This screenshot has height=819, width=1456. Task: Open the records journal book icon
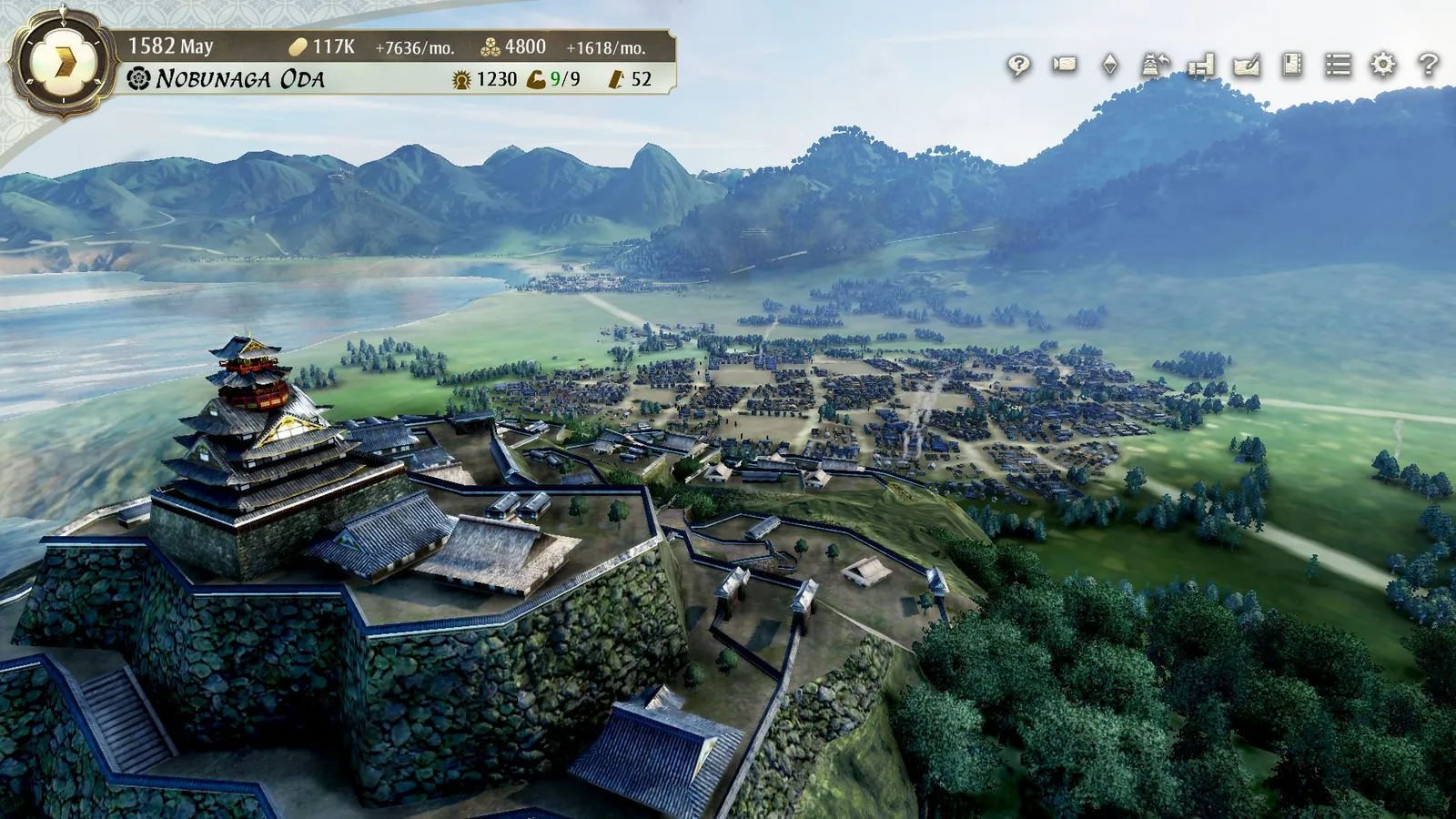pos(1293,66)
